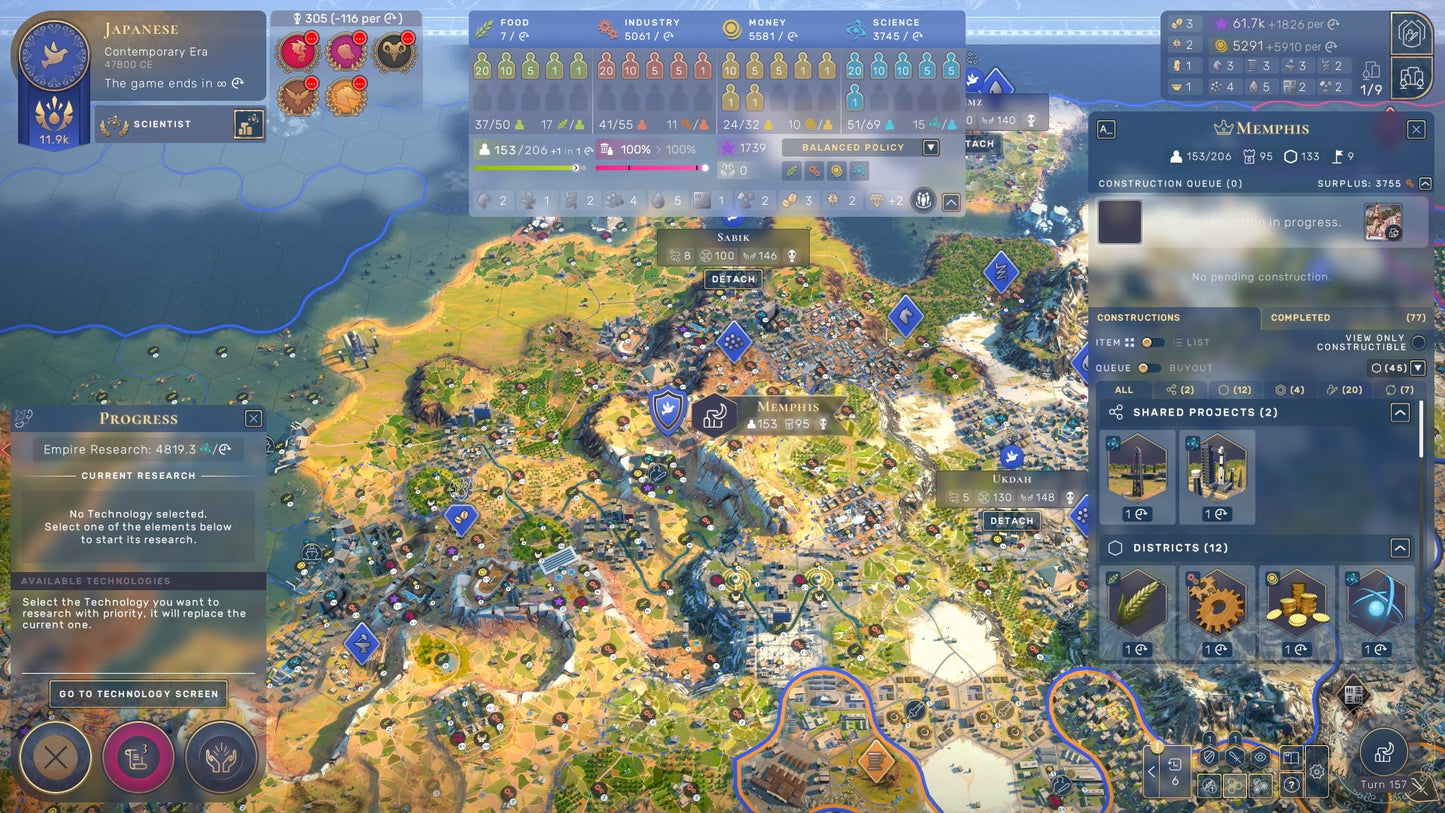1445x813 pixels.
Task: Enable the View Only Constructible checkbox
Action: (1418, 343)
